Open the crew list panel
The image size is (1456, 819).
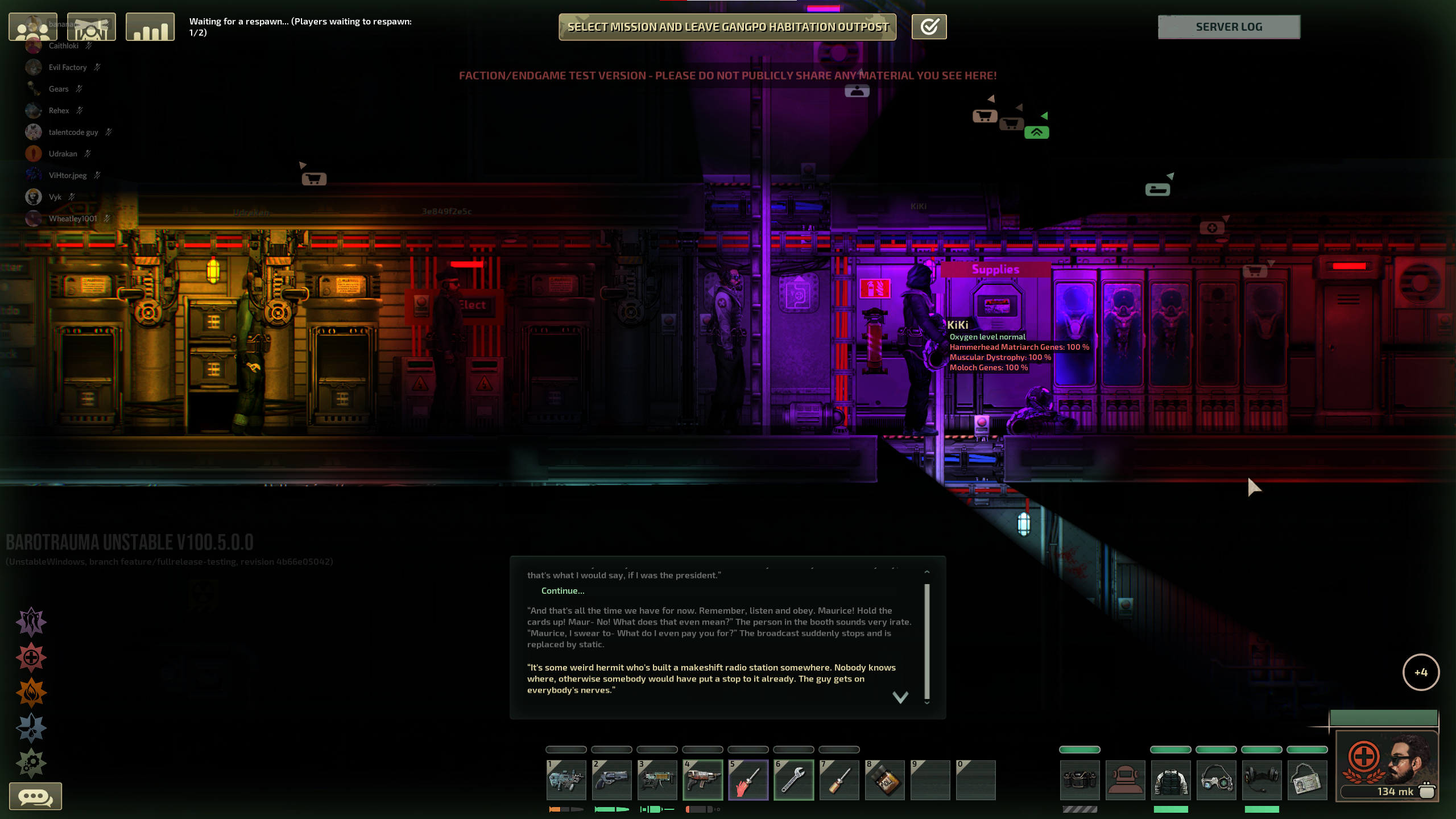33,27
